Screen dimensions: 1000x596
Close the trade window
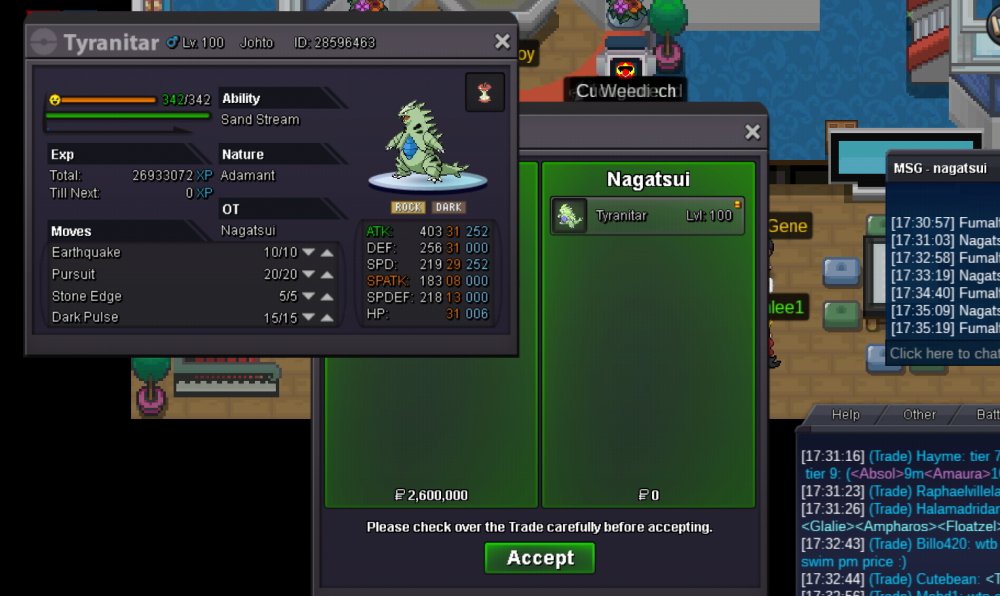coord(752,132)
